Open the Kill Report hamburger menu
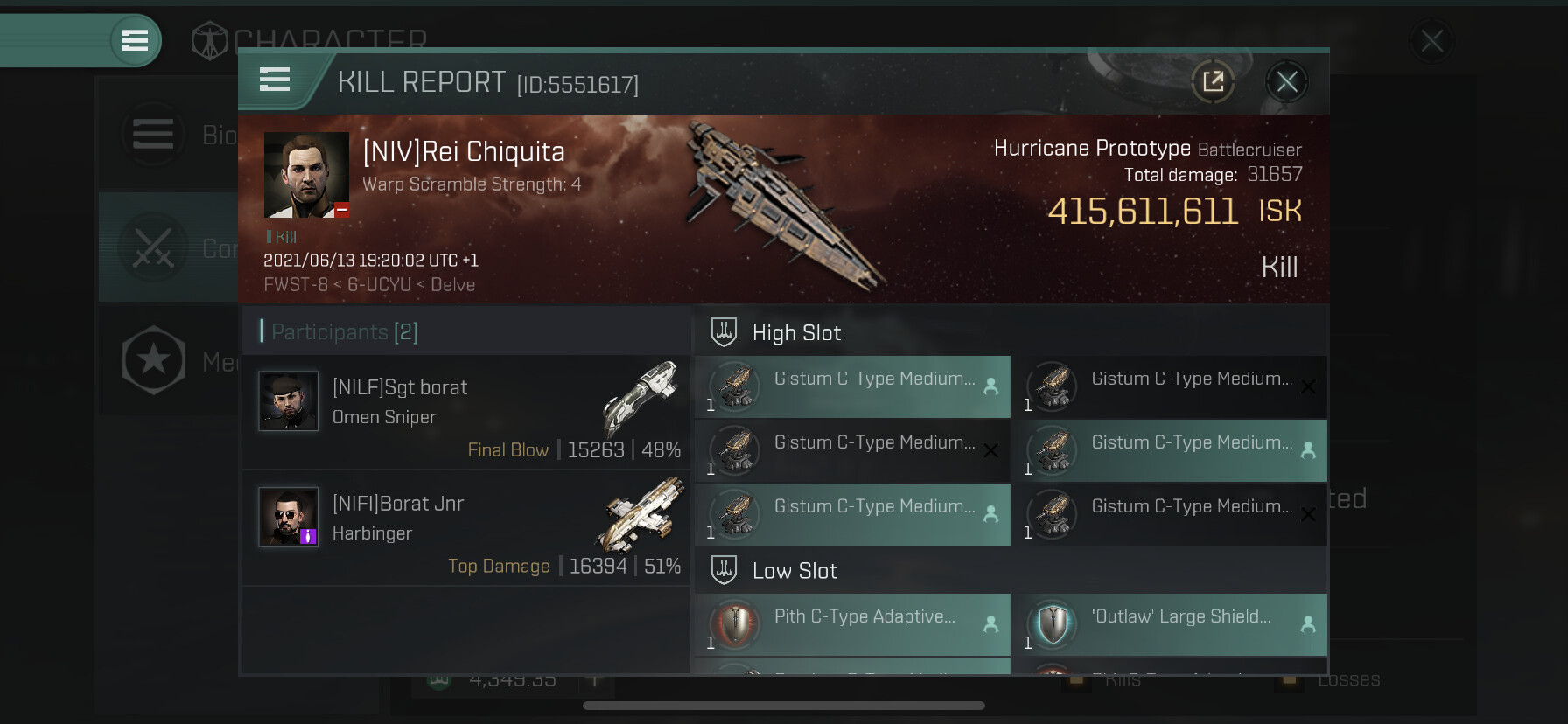Image resolution: width=1568 pixels, height=724 pixels. point(275,80)
